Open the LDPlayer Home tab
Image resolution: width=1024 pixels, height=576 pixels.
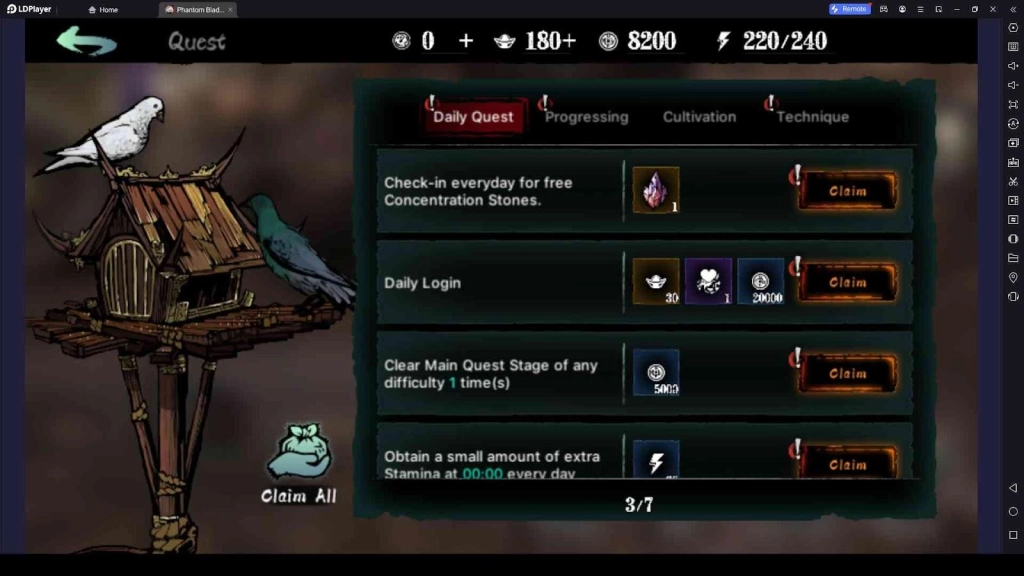coord(103,9)
